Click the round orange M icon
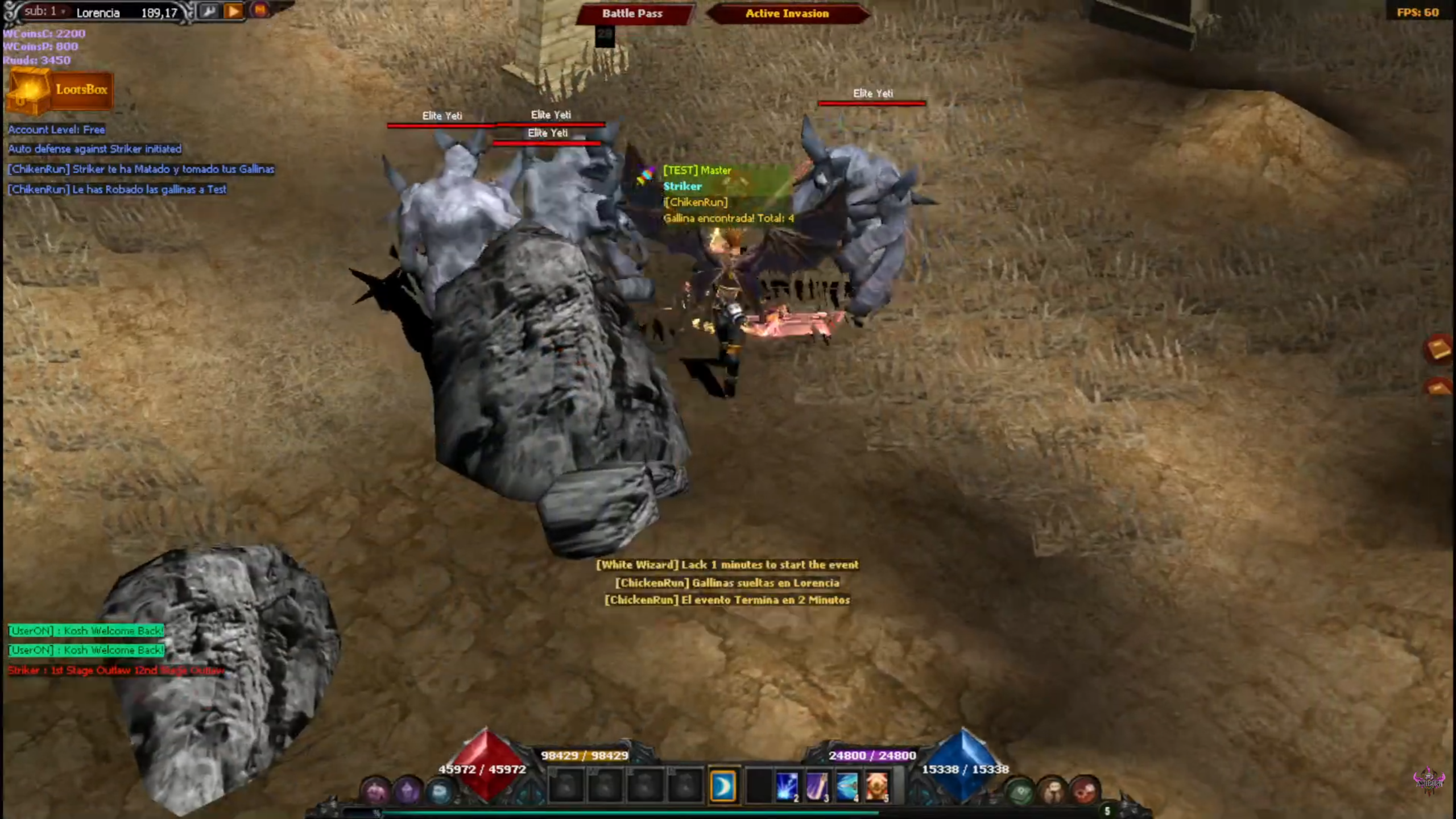 260,10
